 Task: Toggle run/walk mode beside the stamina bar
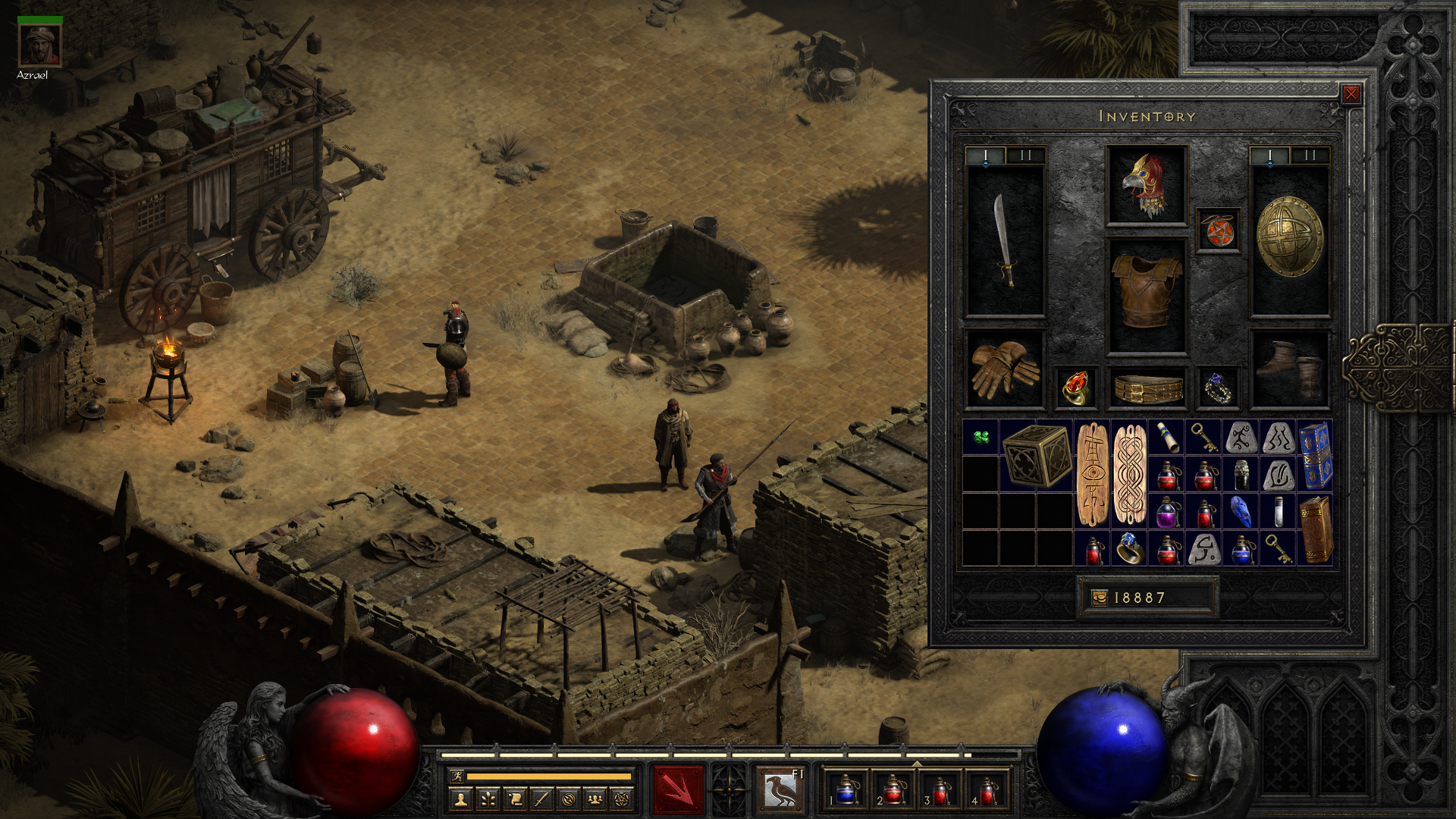coord(457,777)
